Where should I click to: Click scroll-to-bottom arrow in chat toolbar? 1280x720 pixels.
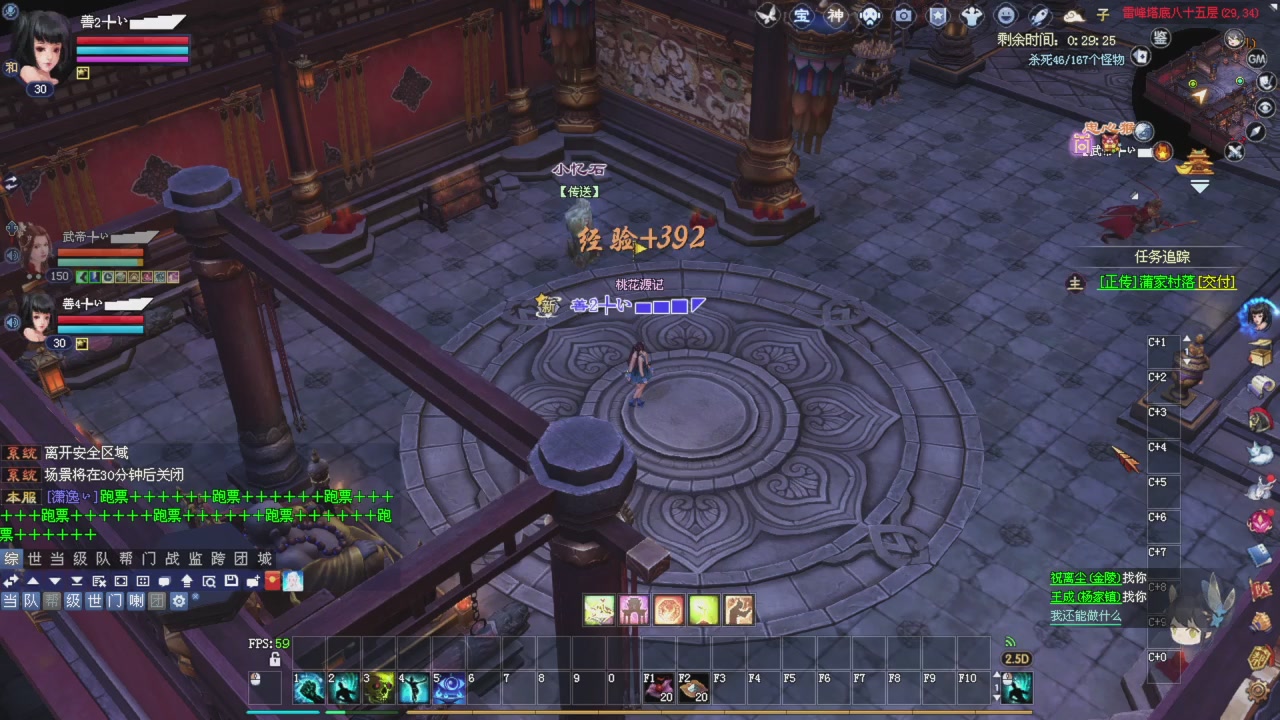pyautogui.click(x=78, y=580)
